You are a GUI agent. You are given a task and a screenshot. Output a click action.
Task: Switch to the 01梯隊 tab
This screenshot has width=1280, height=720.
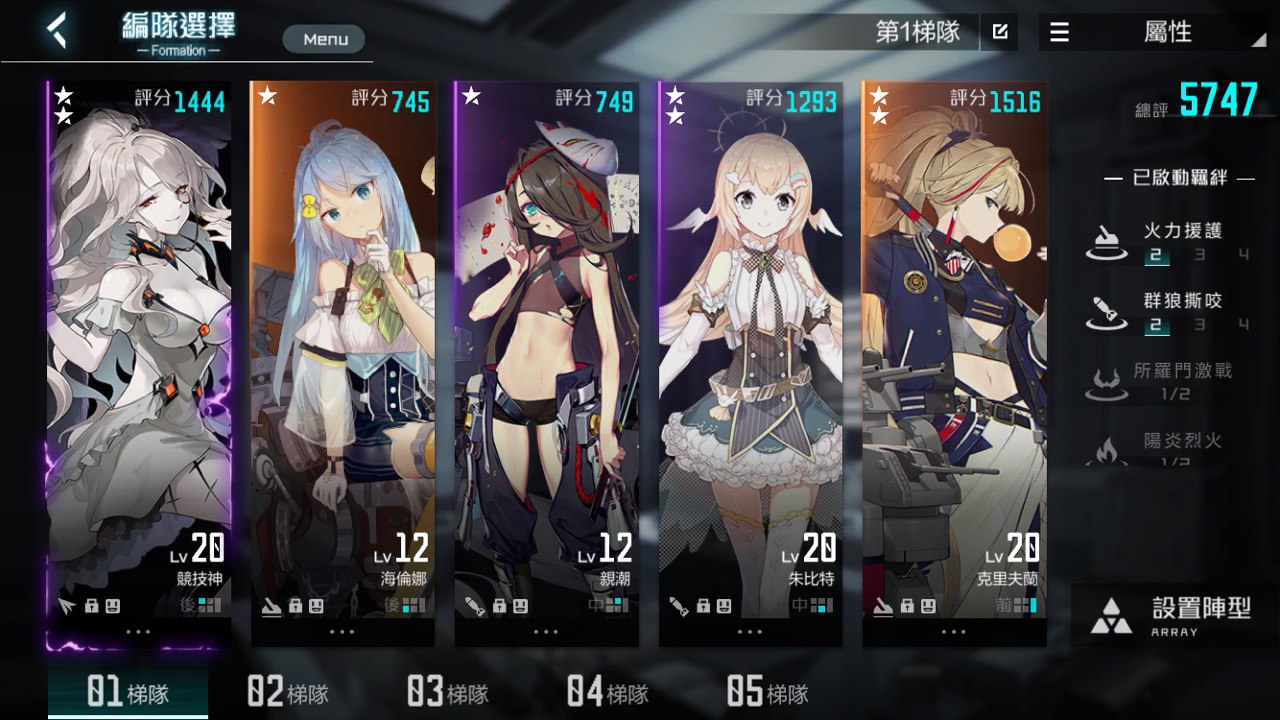[127, 692]
